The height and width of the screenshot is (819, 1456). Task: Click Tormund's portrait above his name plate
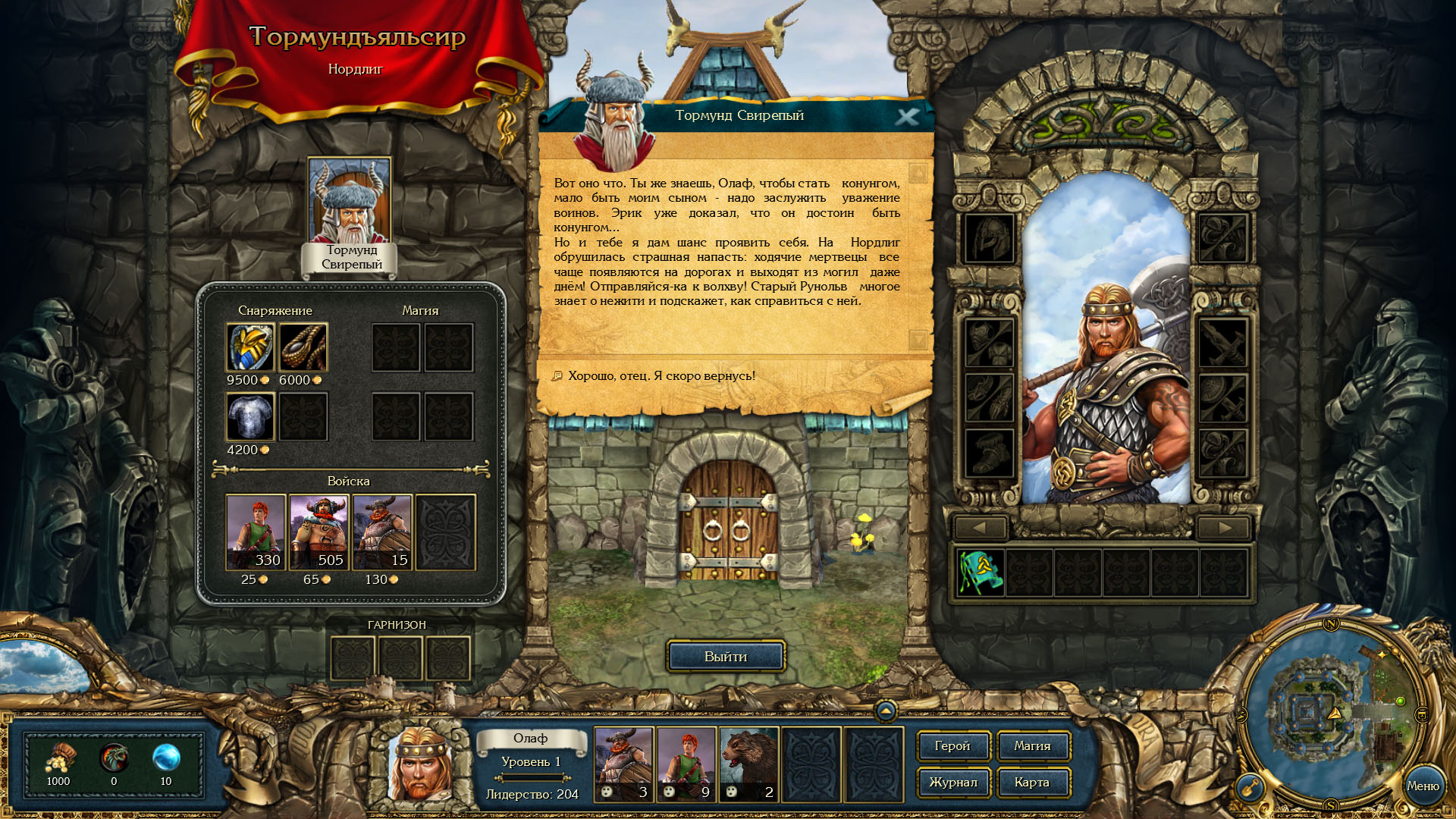349,200
